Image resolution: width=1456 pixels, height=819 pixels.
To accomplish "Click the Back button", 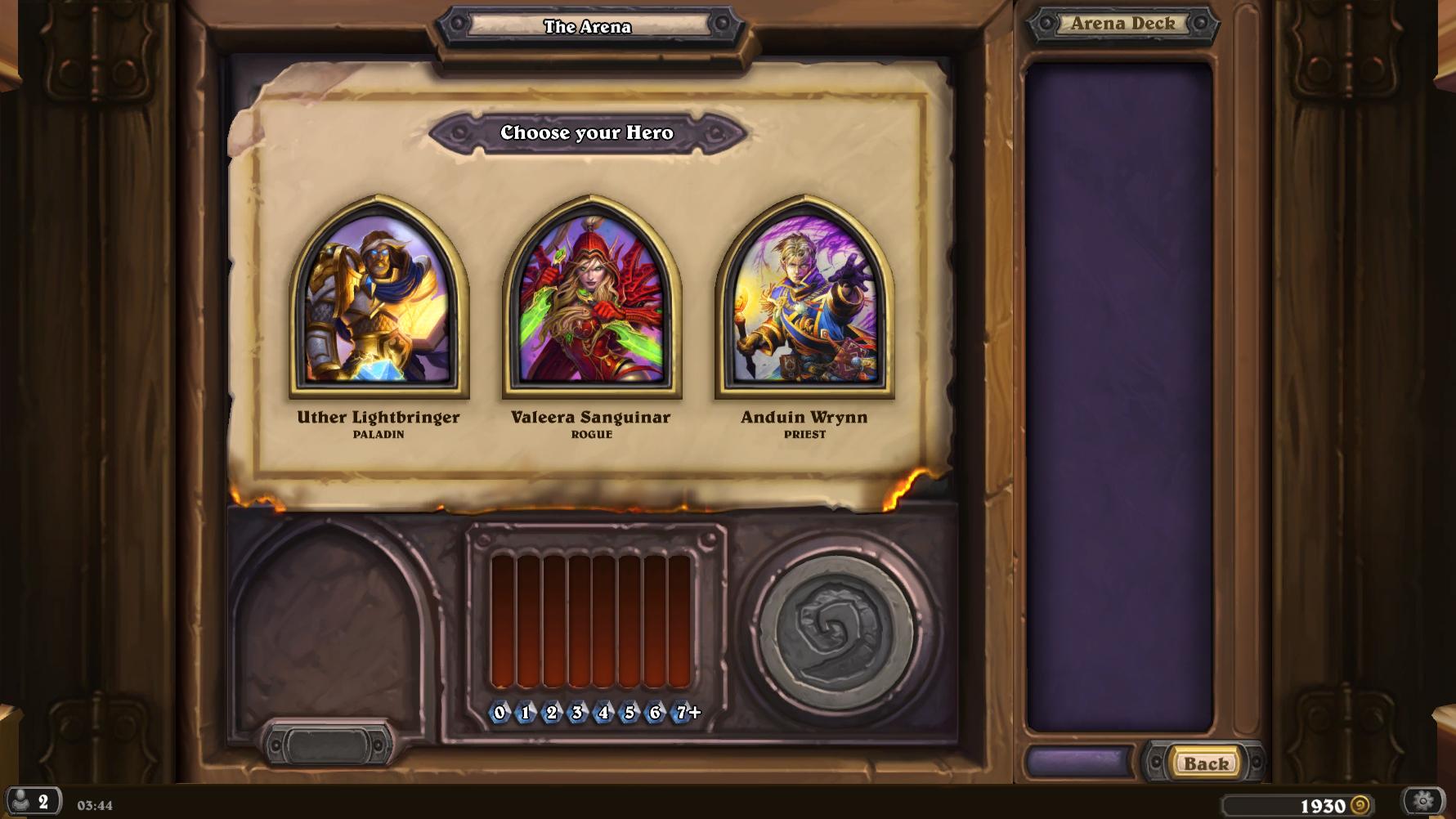I will pos(1206,763).
